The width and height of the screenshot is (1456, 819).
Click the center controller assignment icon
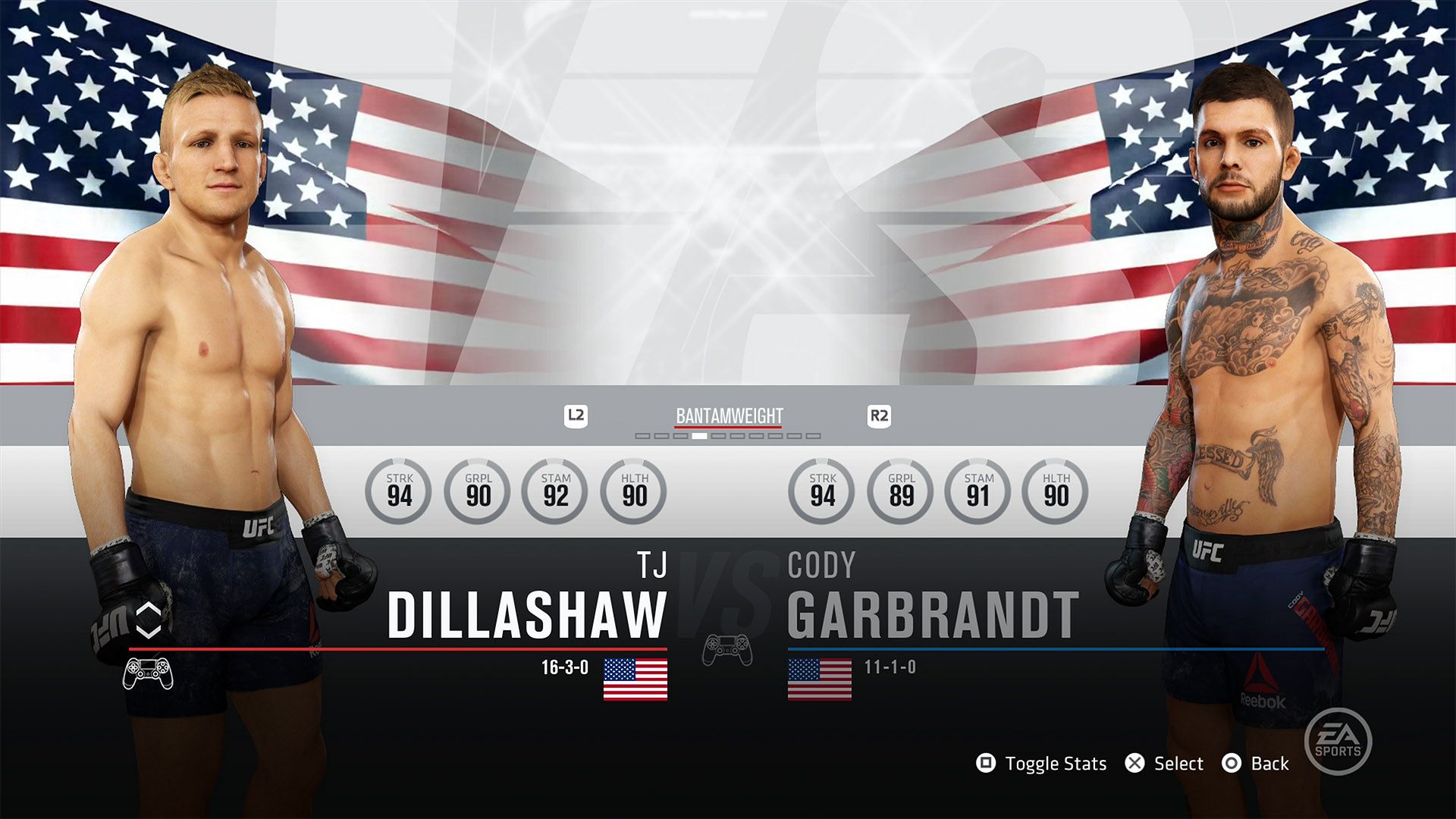point(727,648)
